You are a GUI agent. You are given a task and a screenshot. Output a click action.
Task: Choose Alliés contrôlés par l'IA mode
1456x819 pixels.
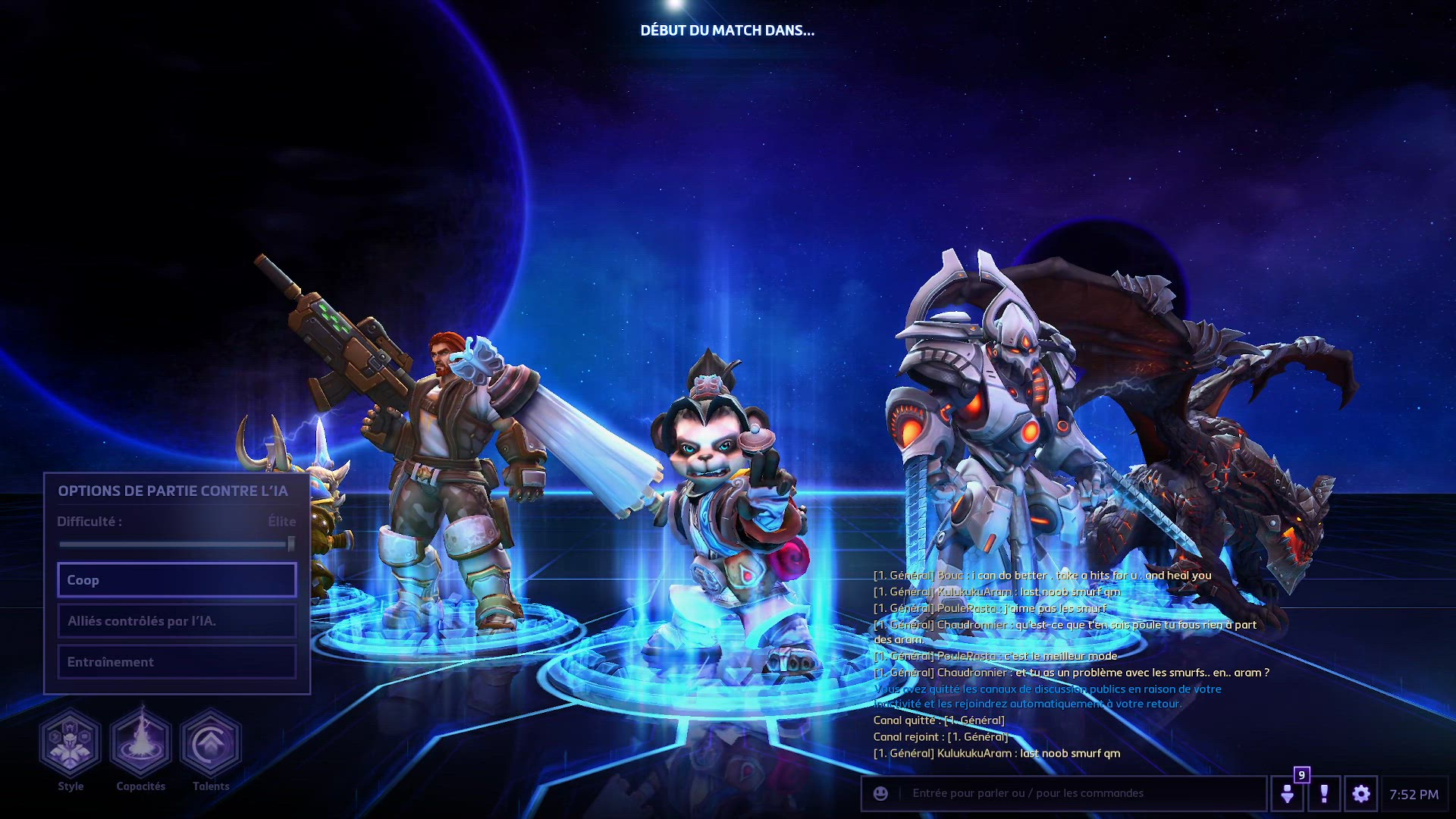pyautogui.click(x=177, y=621)
